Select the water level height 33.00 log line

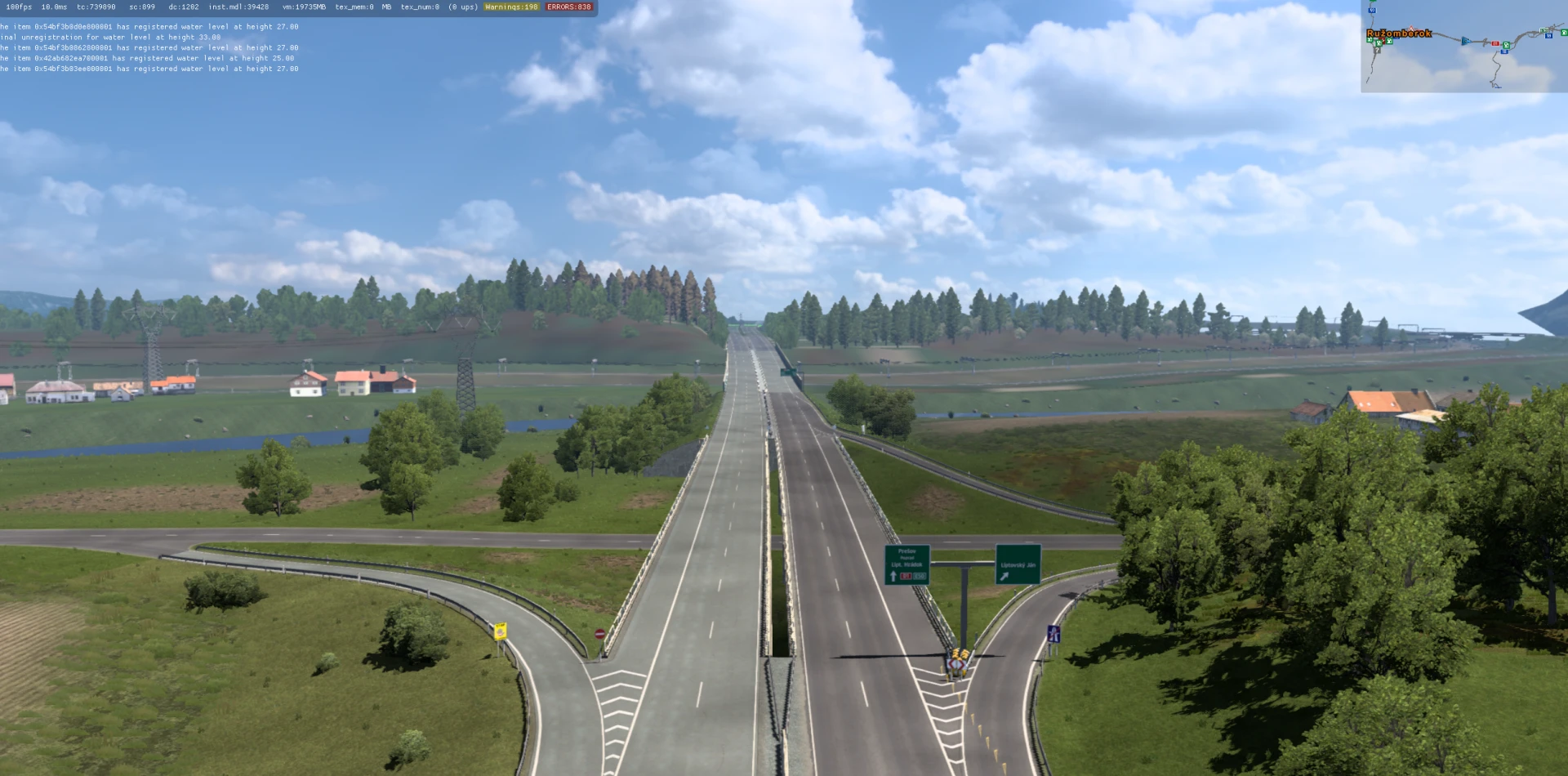tap(110, 37)
